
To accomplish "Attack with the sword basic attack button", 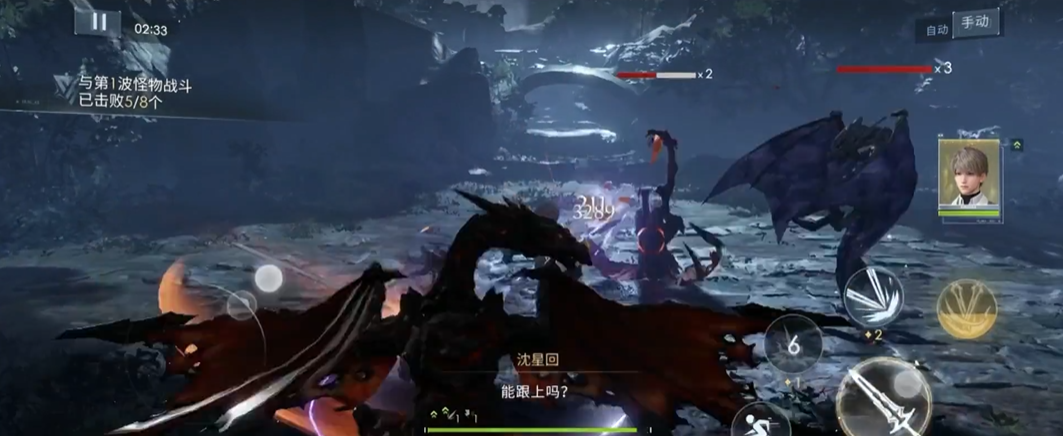I will [881, 399].
